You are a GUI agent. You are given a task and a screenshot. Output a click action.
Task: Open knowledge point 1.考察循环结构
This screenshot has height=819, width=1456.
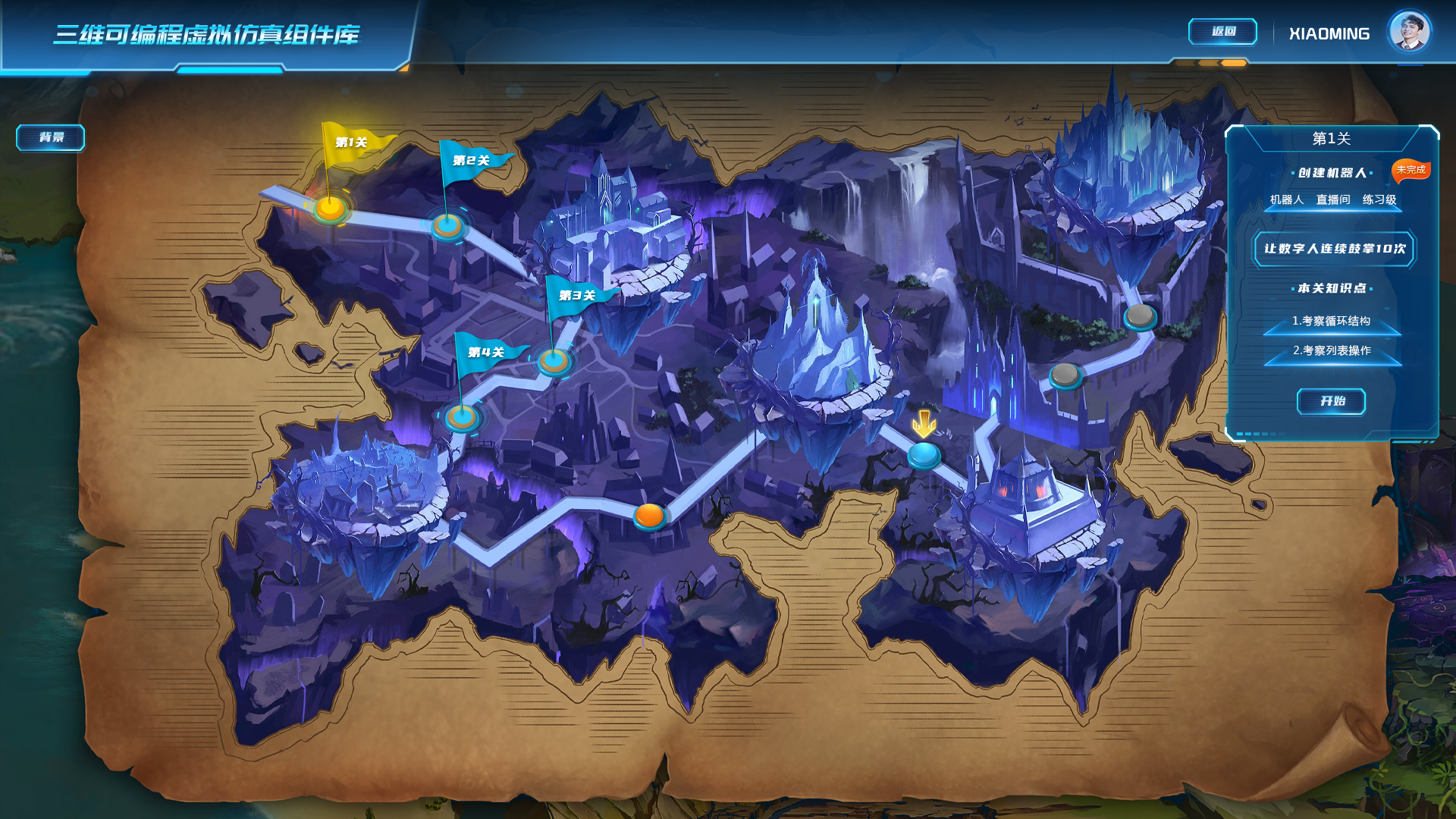[1332, 322]
